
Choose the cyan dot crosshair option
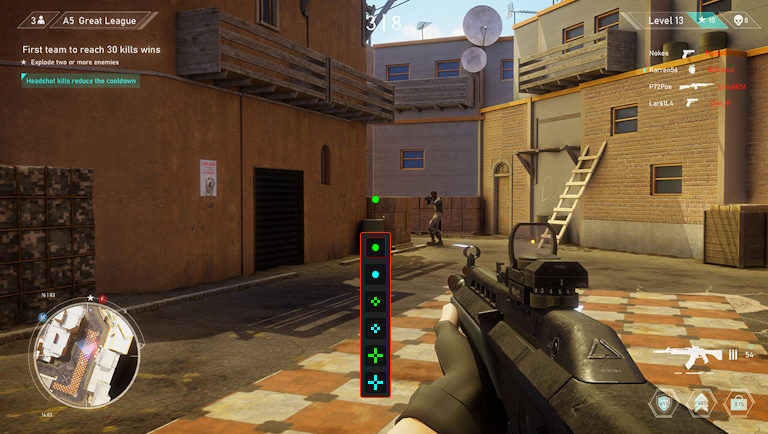(375, 273)
